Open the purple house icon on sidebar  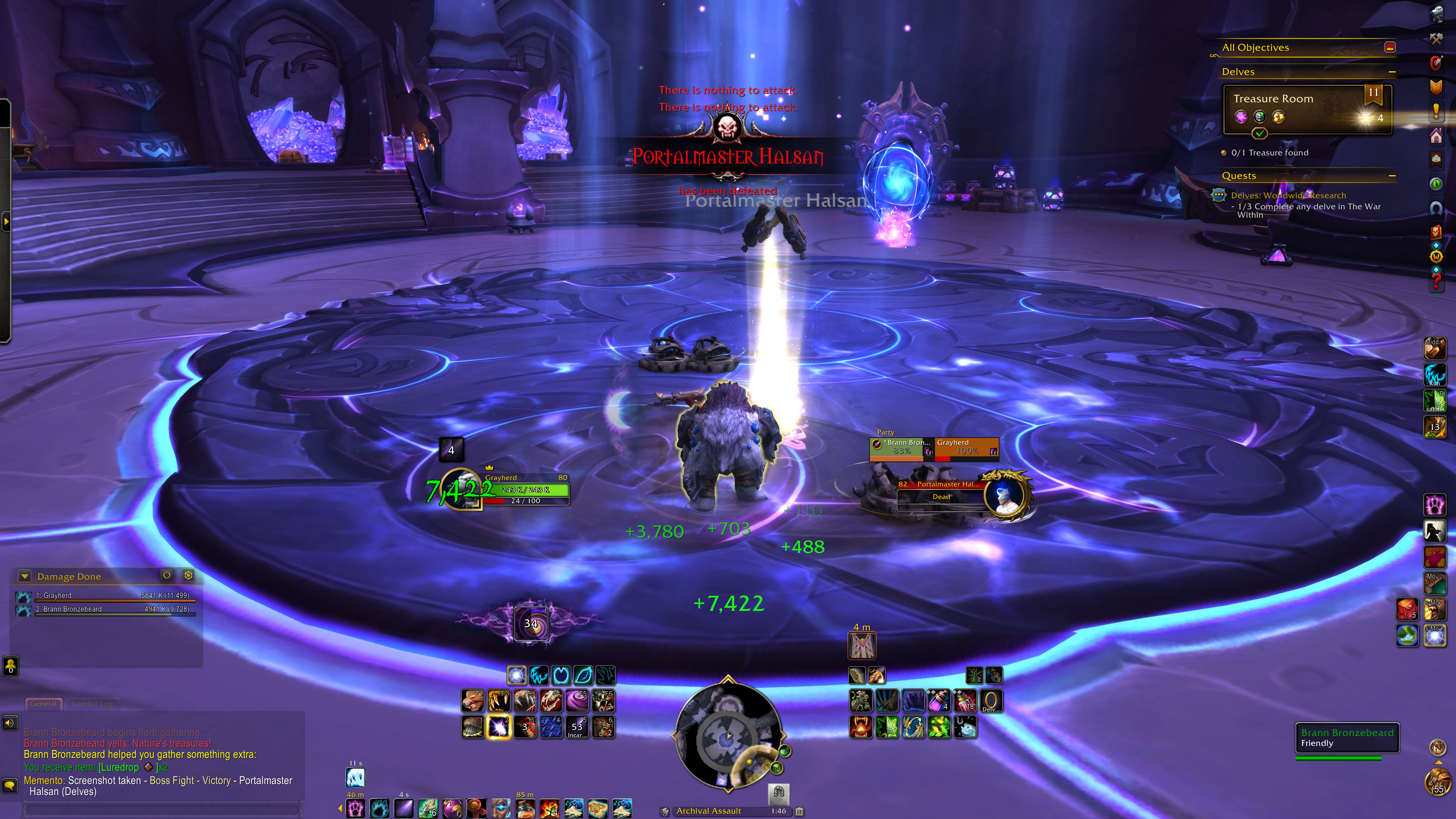[x=1436, y=136]
